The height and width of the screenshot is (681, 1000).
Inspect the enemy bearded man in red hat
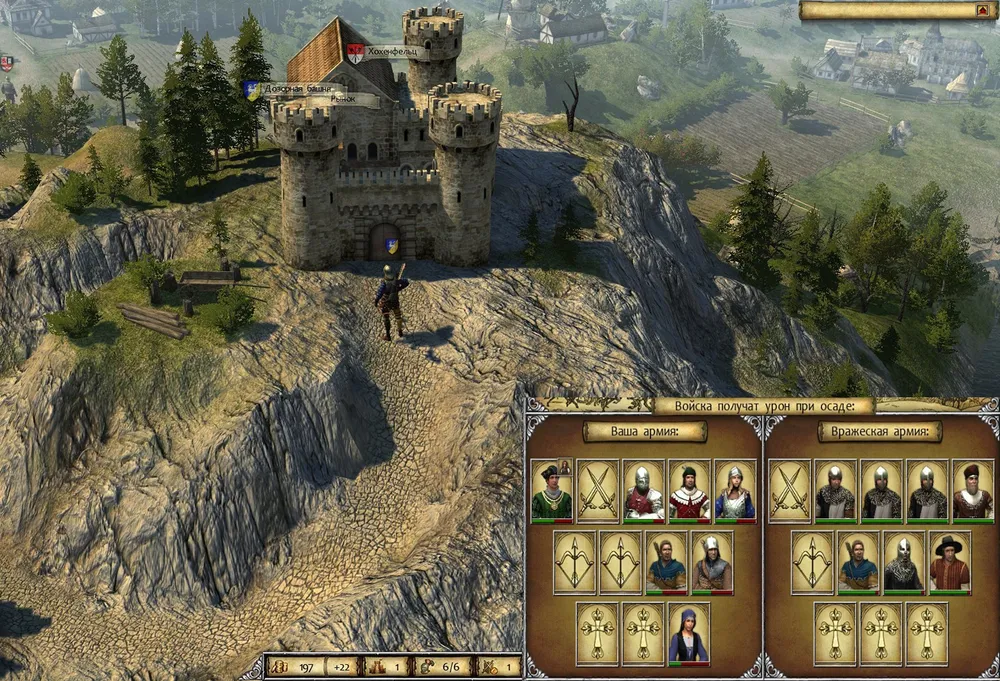pyautogui.click(x=973, y=491)
